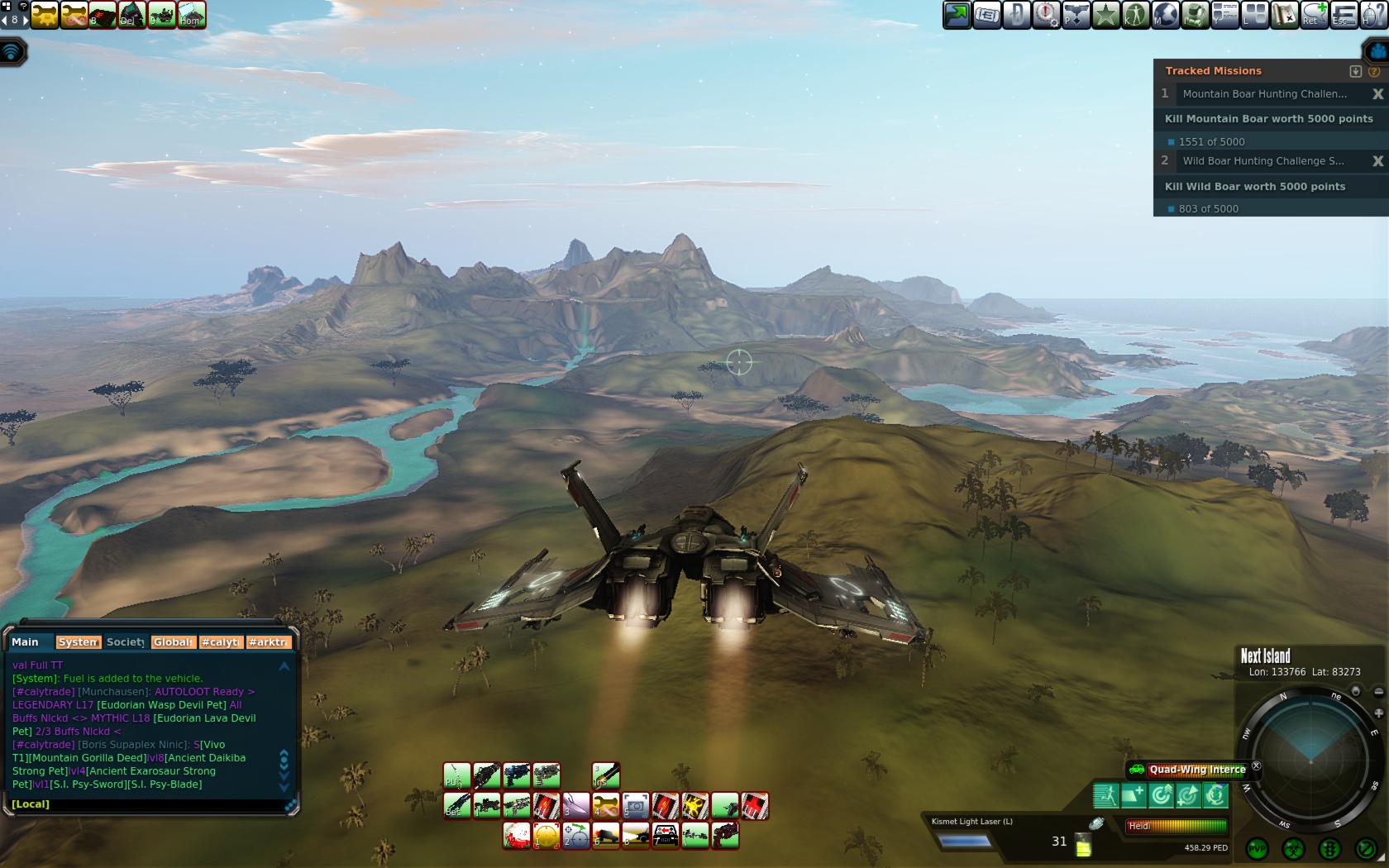Select the Main chat tab
The image size is (1389, 868).
[x=26, y=642]
